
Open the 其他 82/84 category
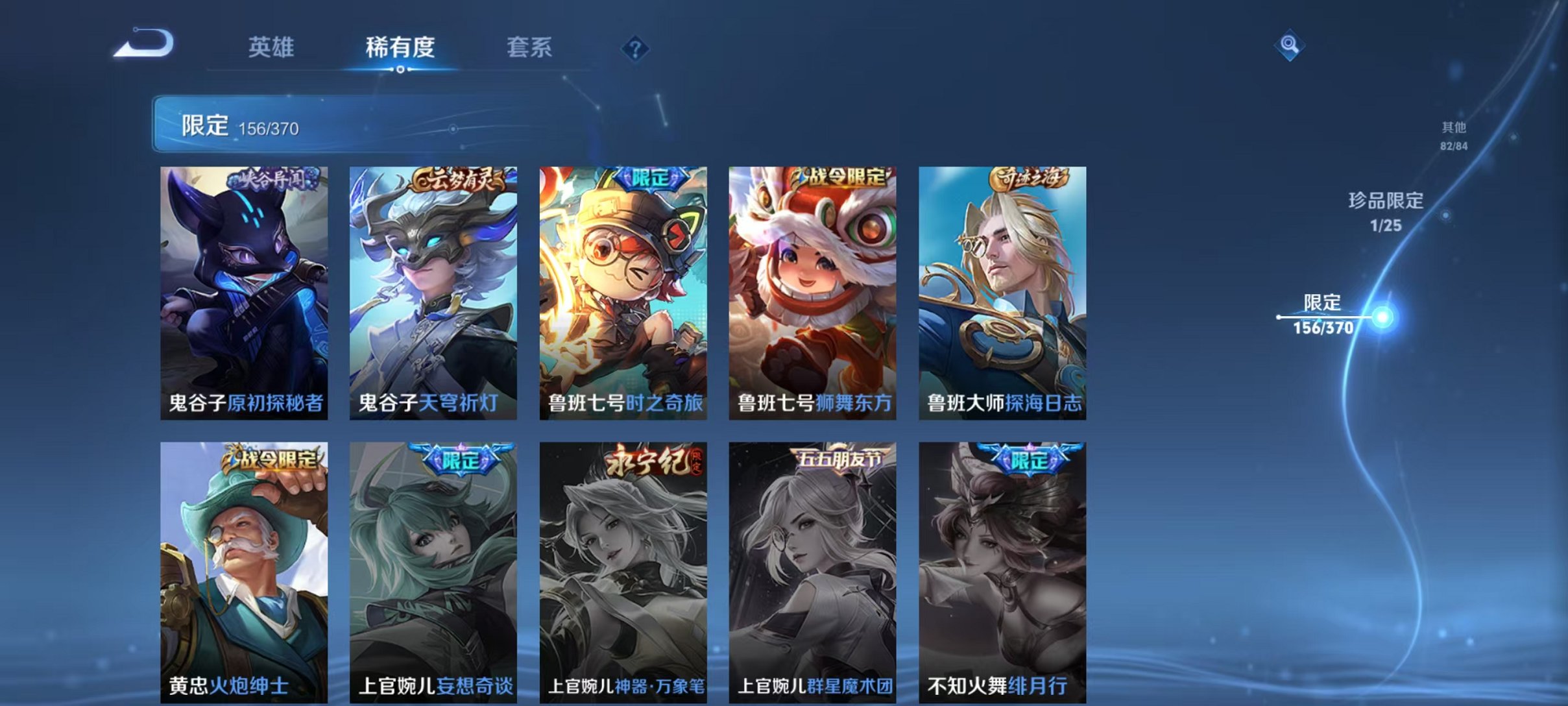[1453, 135]
